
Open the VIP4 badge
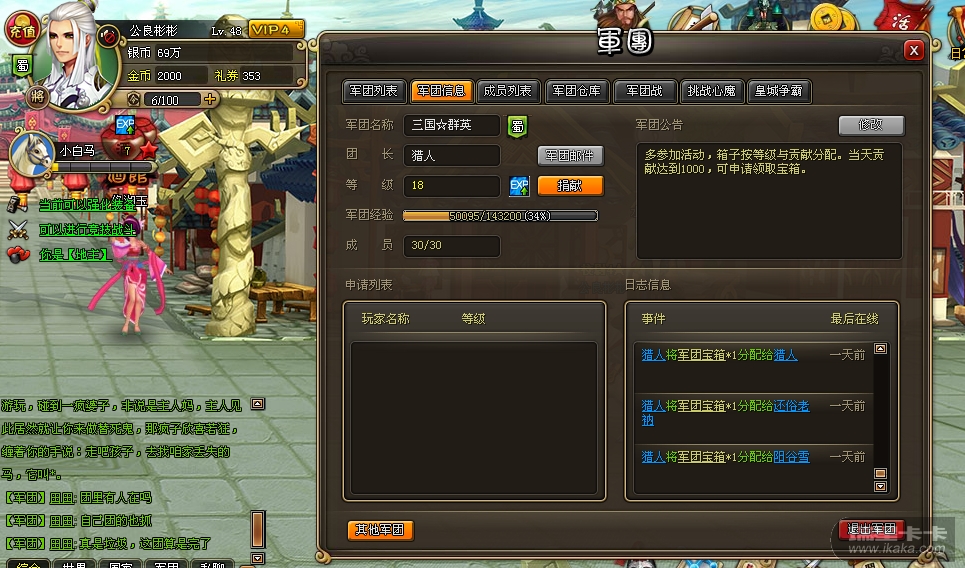click(276, 30)
